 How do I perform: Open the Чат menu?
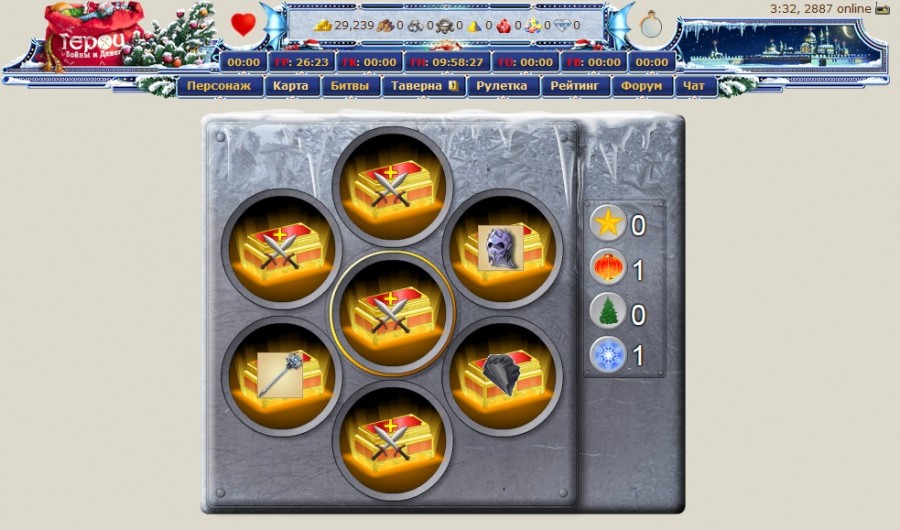(694, 87)
